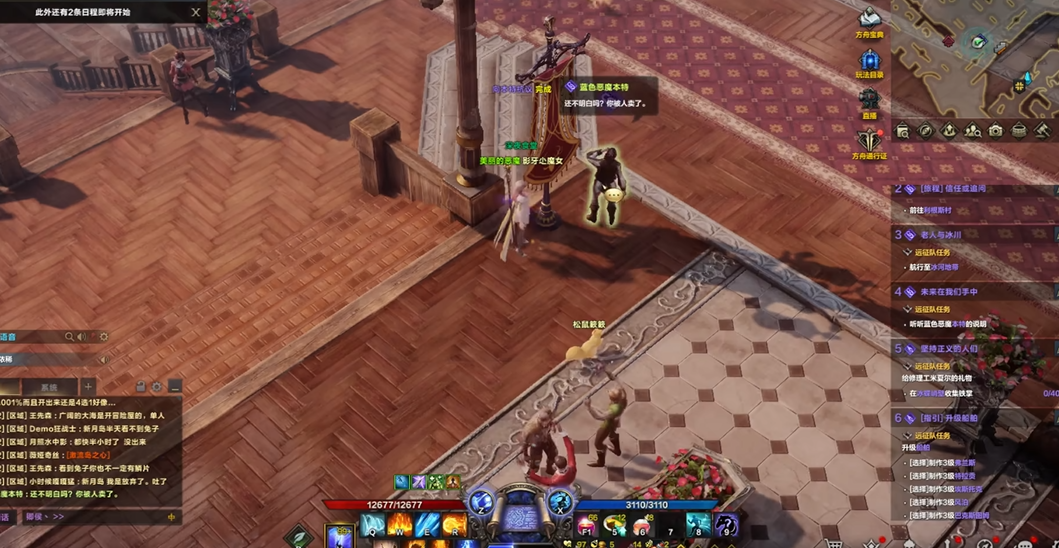Screen dimensions: 1059x548
Task: Minimize the chat window
Action: click(174, 386)
